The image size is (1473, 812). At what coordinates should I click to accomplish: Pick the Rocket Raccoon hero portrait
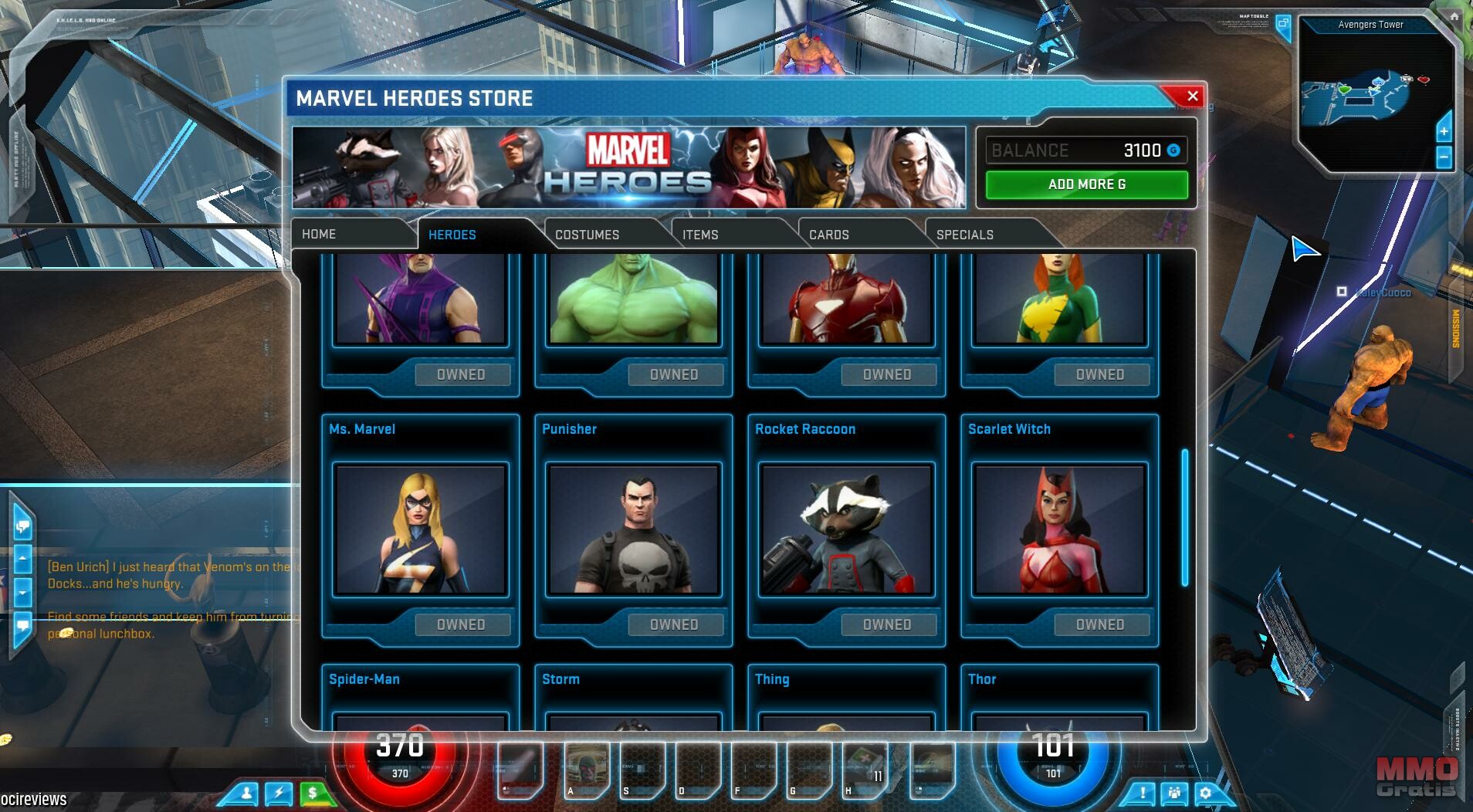coord(847,529)
